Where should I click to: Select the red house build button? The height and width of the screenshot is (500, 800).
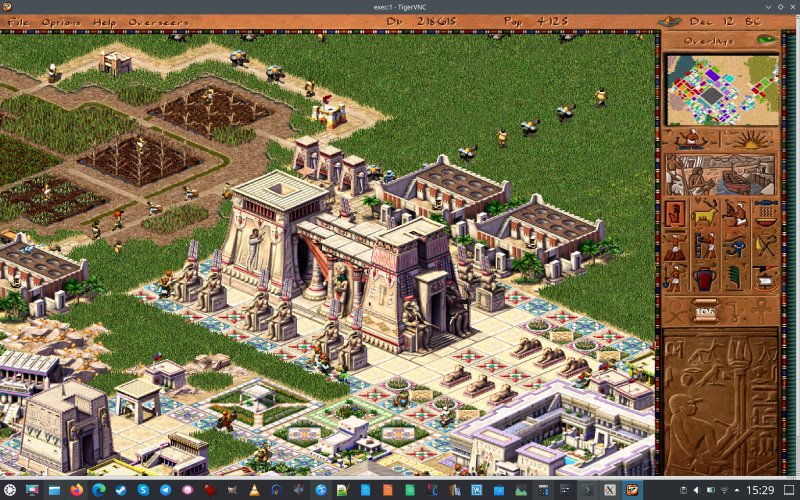[675, 213]
